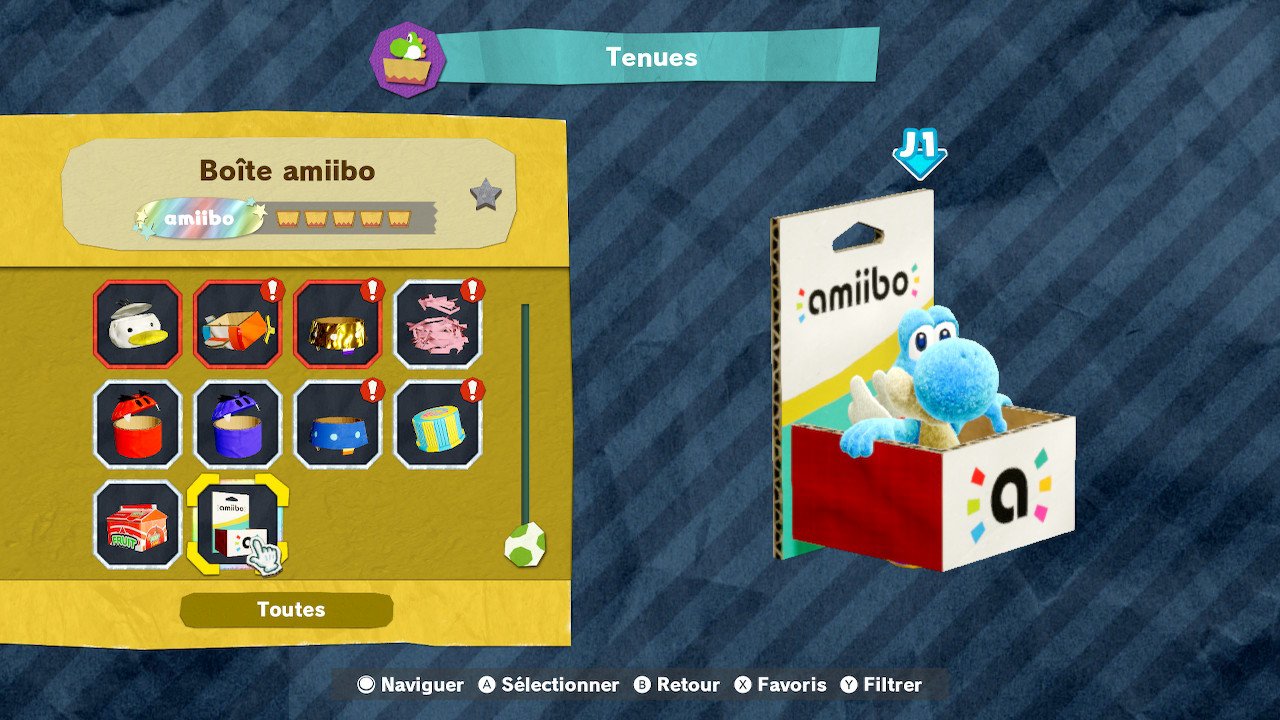Choose the red trash can costume
Image resolution: width=1280 pixels, height=720 pixels.
click(x=137, y=424)
